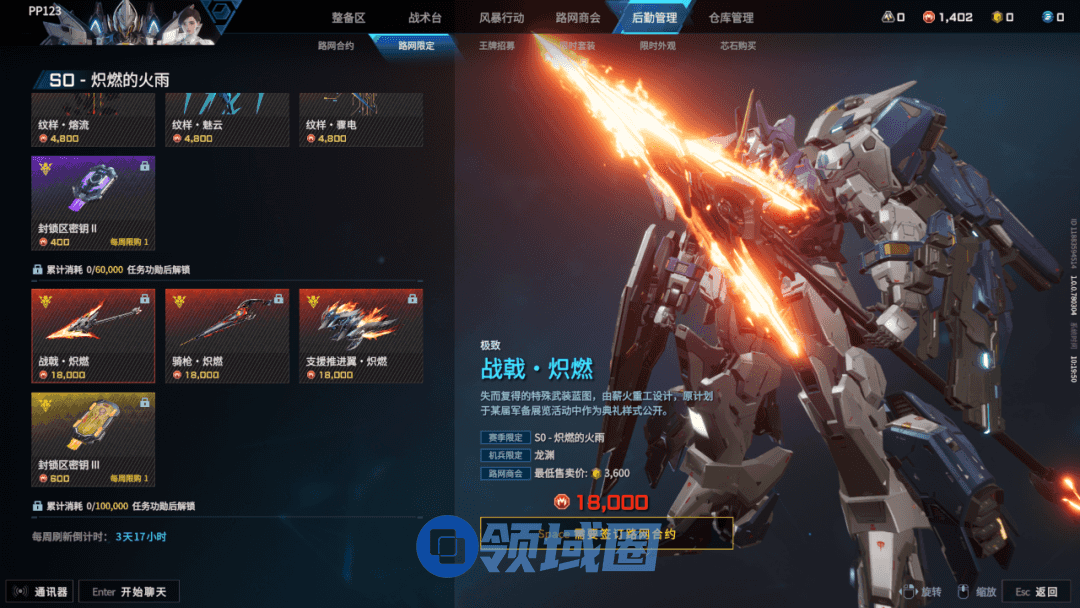Go to the 路网商会 tab
The width and height of the screenshot is (1080, 608).
(x=578, y=18)
